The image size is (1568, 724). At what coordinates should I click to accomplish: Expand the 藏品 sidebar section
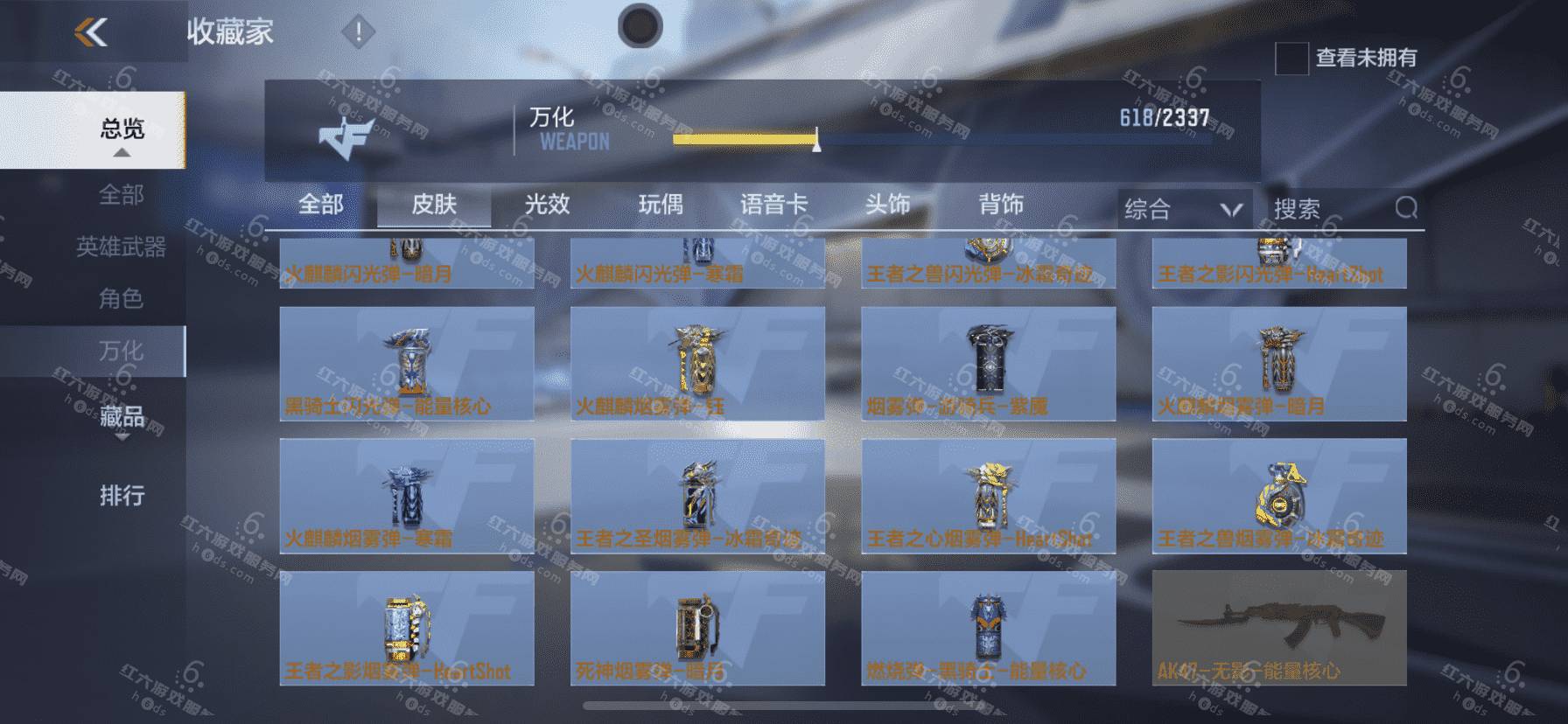click(122, 416)
